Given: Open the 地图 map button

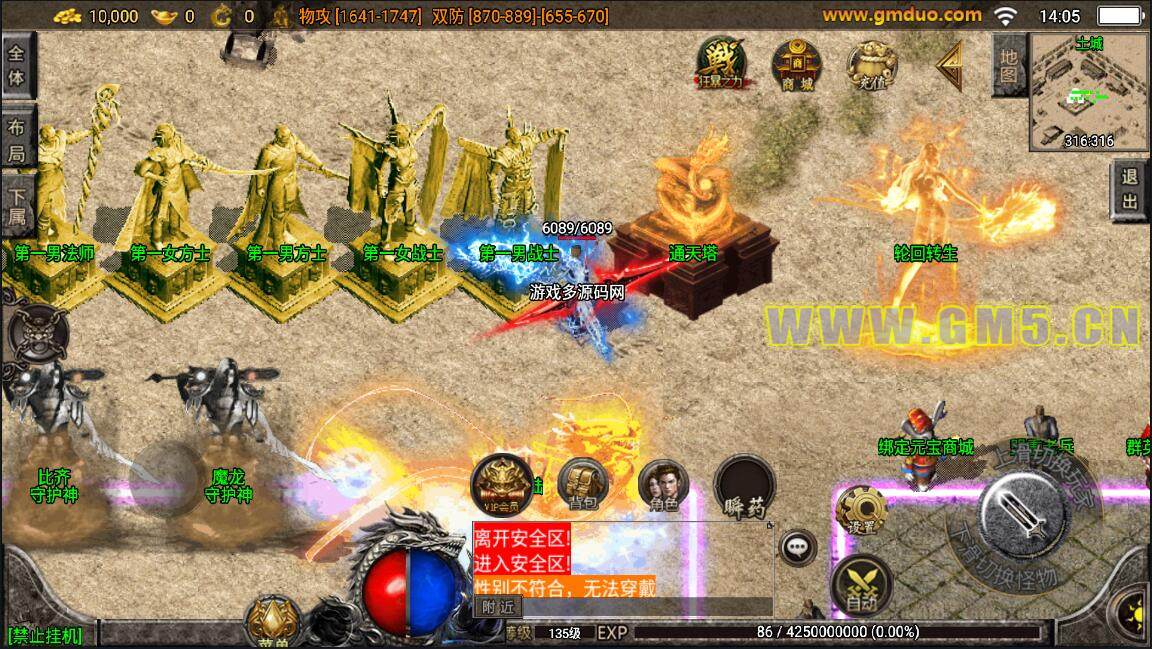Looking at the screenshot, I should point(1008,64).
